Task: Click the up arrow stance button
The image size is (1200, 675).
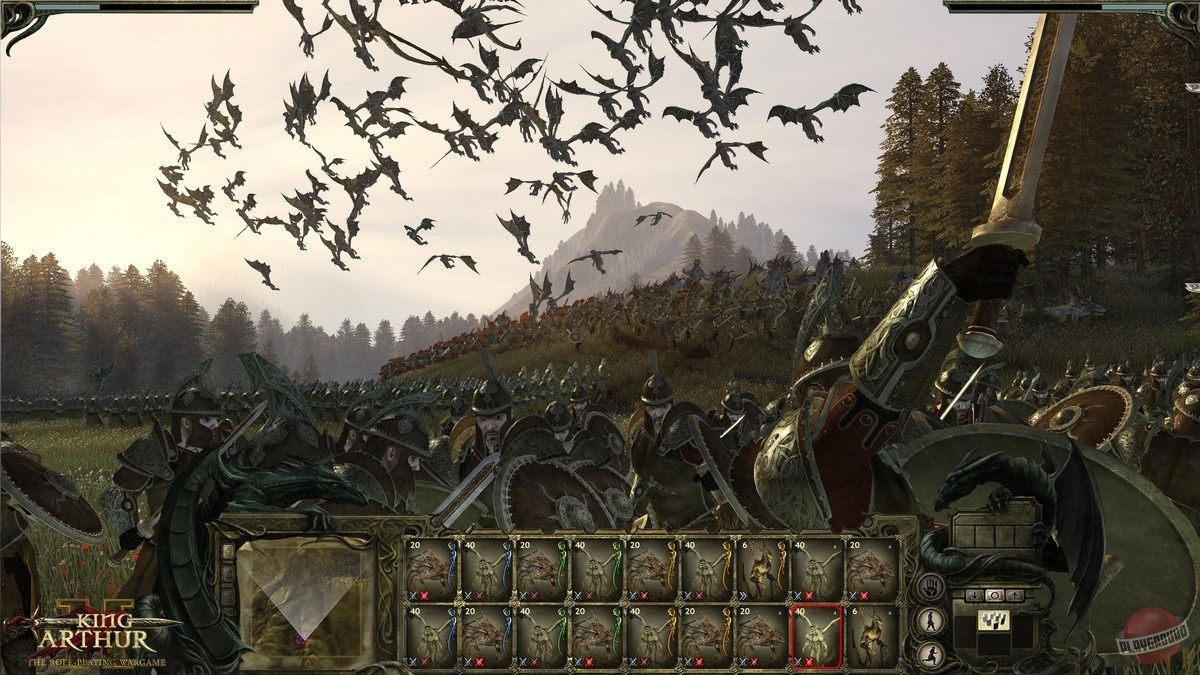Action: (1014, 595)
